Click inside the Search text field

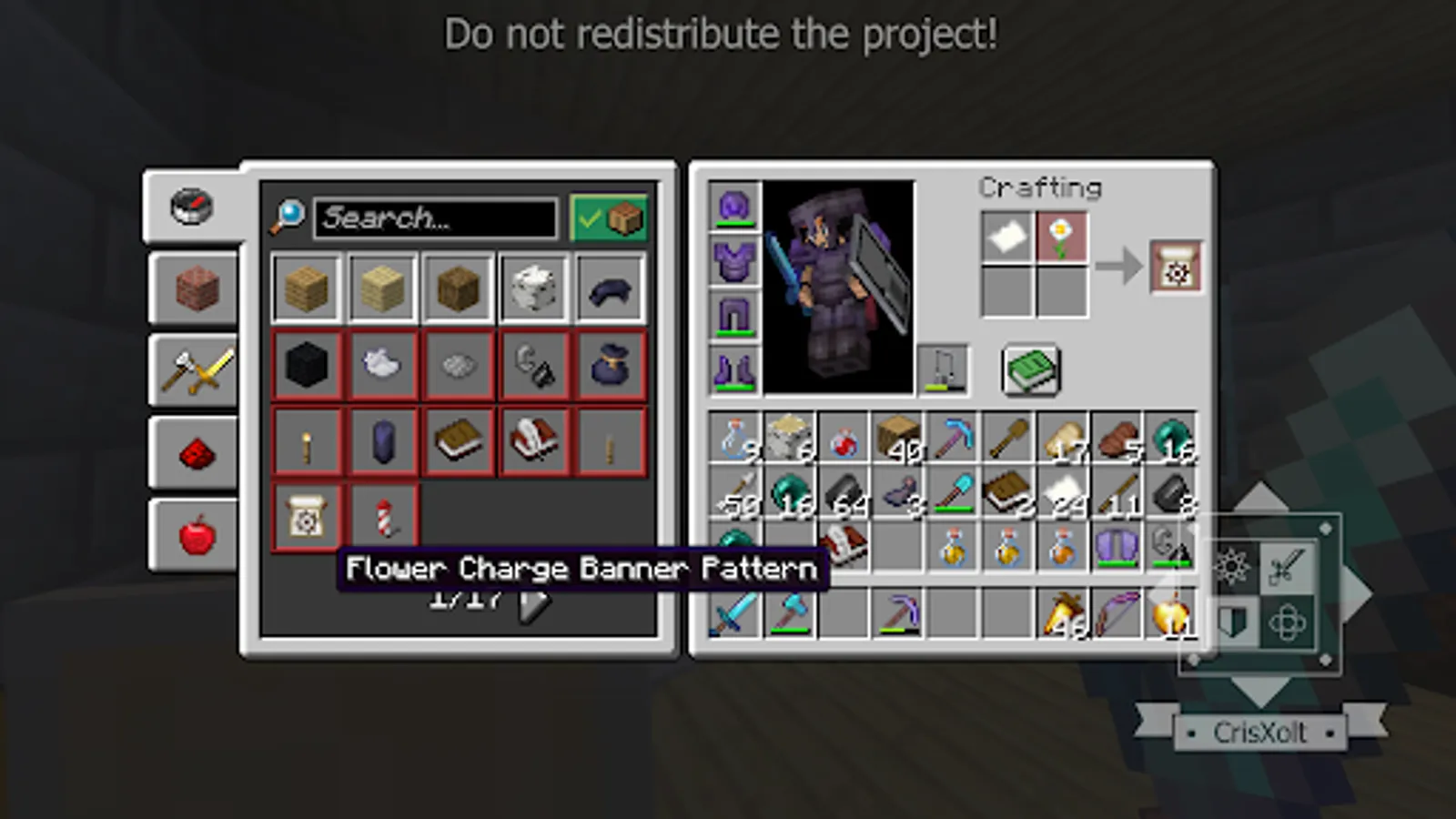[x=437, y=218]
